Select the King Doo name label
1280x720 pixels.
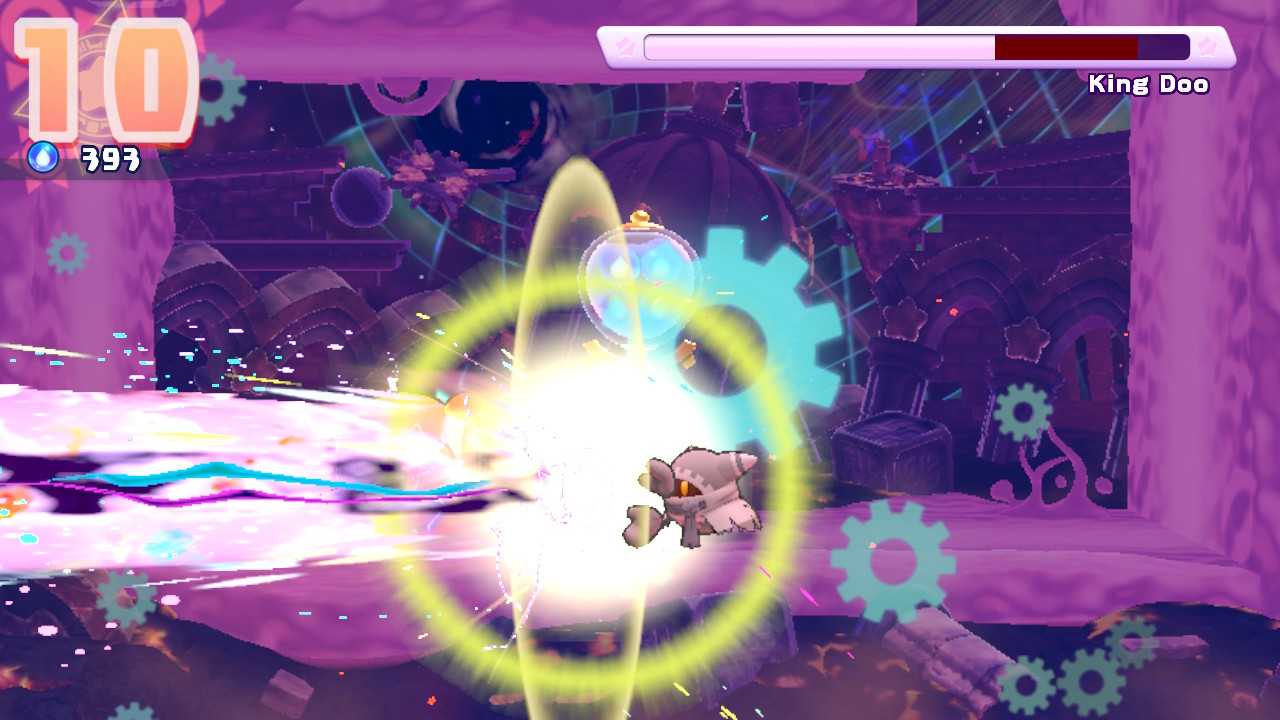[x=1149, y=85]
